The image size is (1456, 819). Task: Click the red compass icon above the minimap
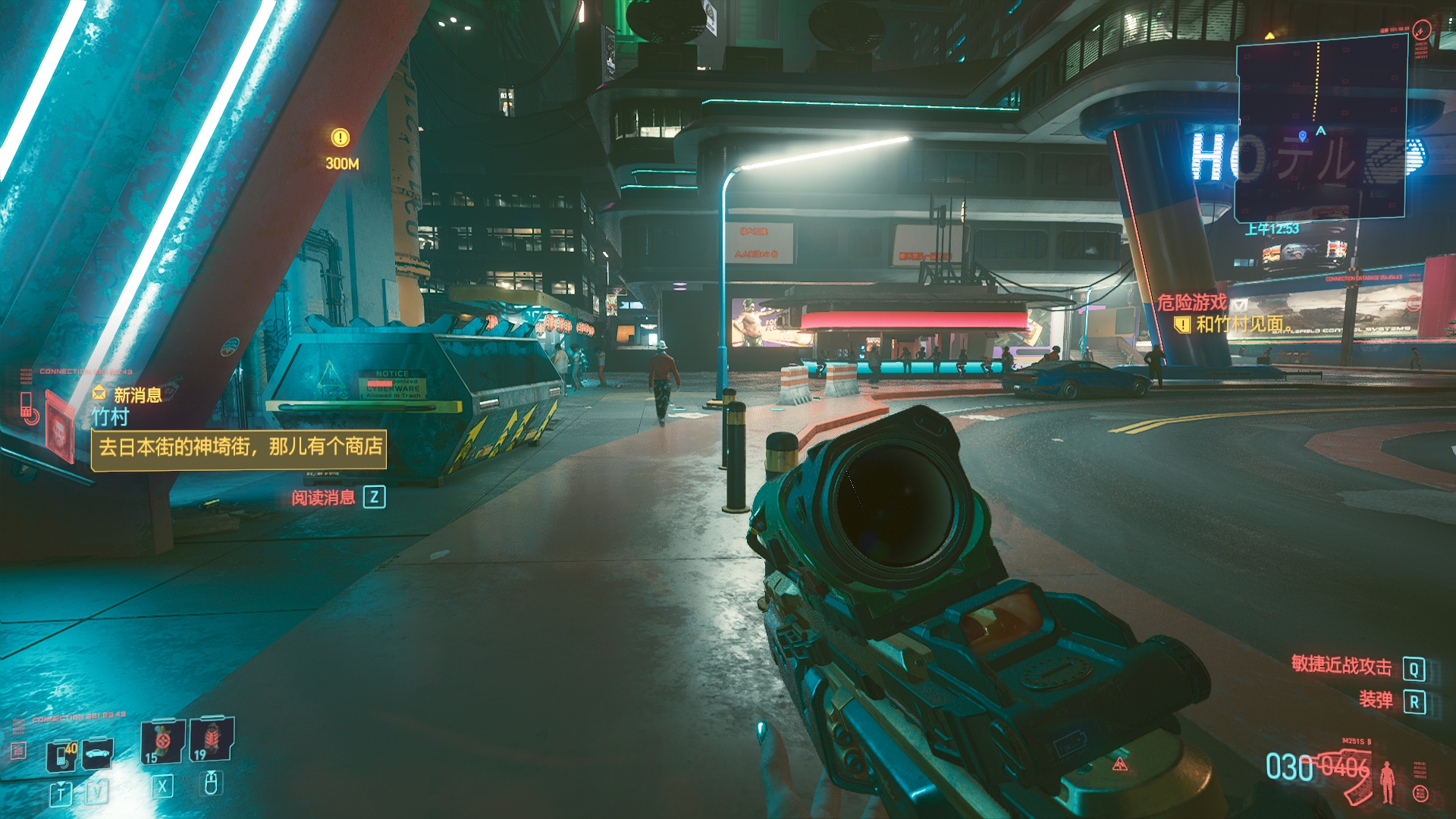(1421, 30)
